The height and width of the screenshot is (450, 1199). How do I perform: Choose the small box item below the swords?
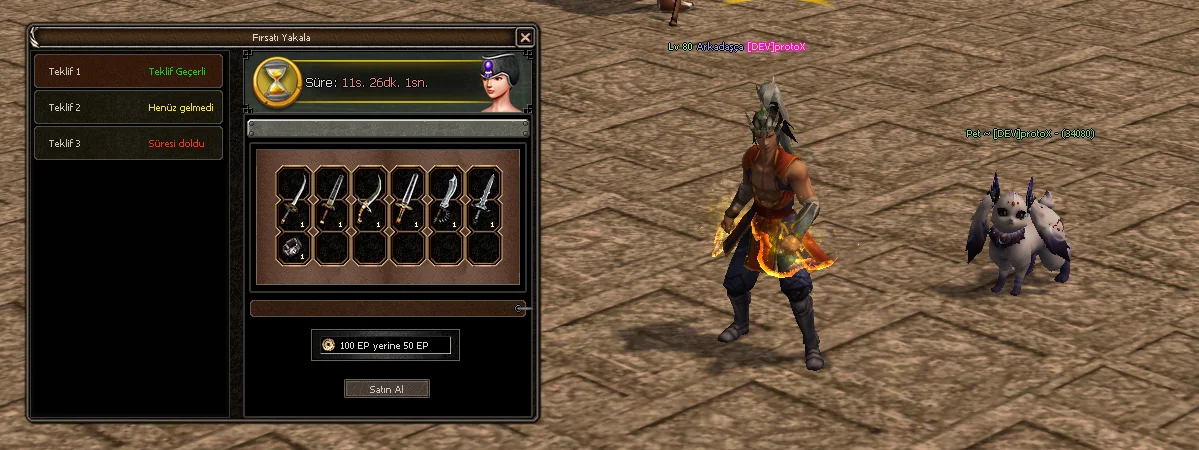pyautogui.click(x=291, y=248)
